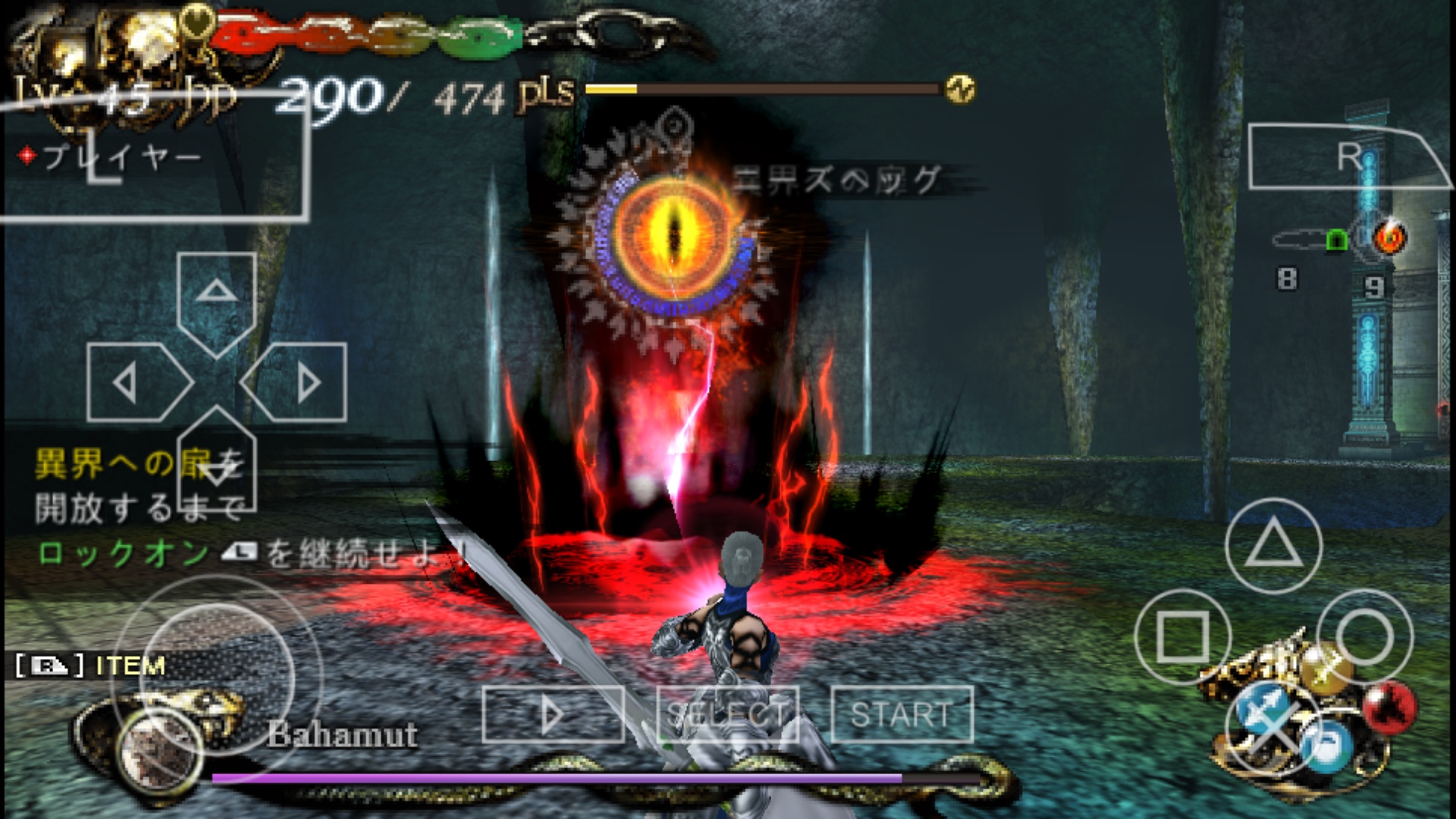
Task: Tap the triangle face button
Action: point(1273,545)
